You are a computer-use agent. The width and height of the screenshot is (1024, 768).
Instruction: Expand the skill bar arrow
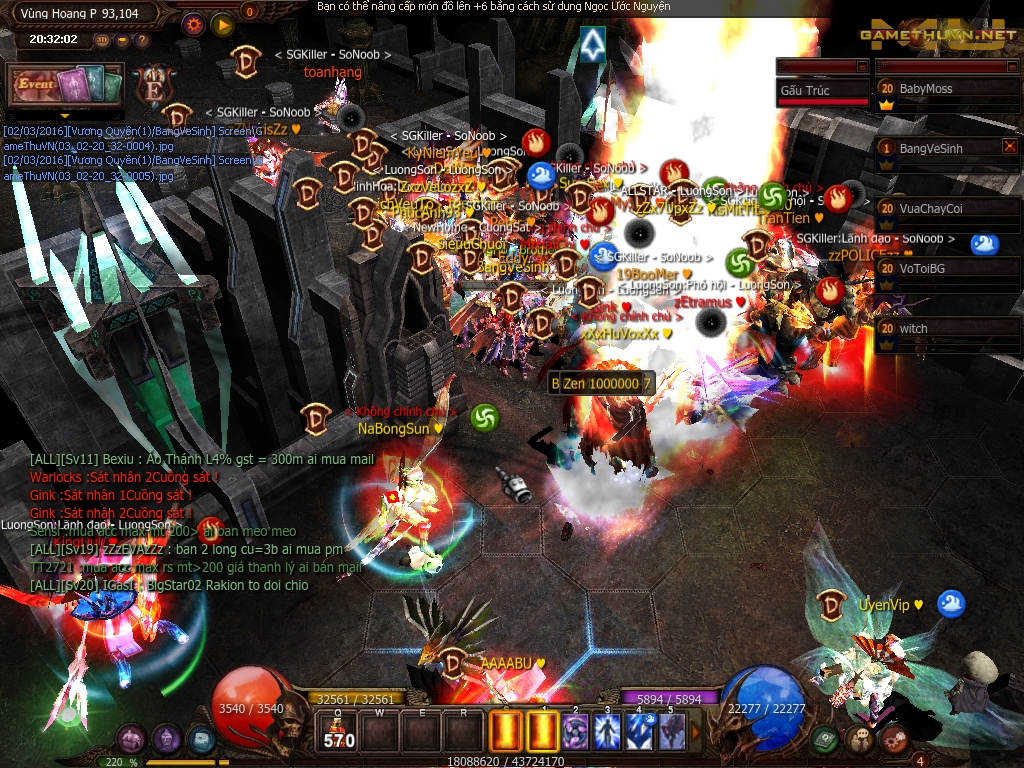pos(697,732)
